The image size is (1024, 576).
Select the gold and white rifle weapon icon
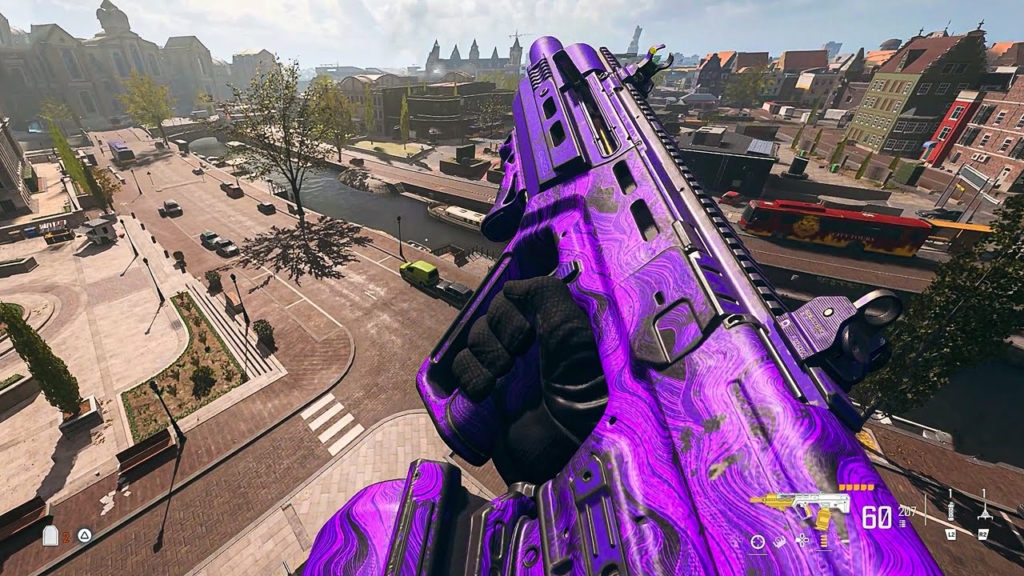[x=800, y=507]
